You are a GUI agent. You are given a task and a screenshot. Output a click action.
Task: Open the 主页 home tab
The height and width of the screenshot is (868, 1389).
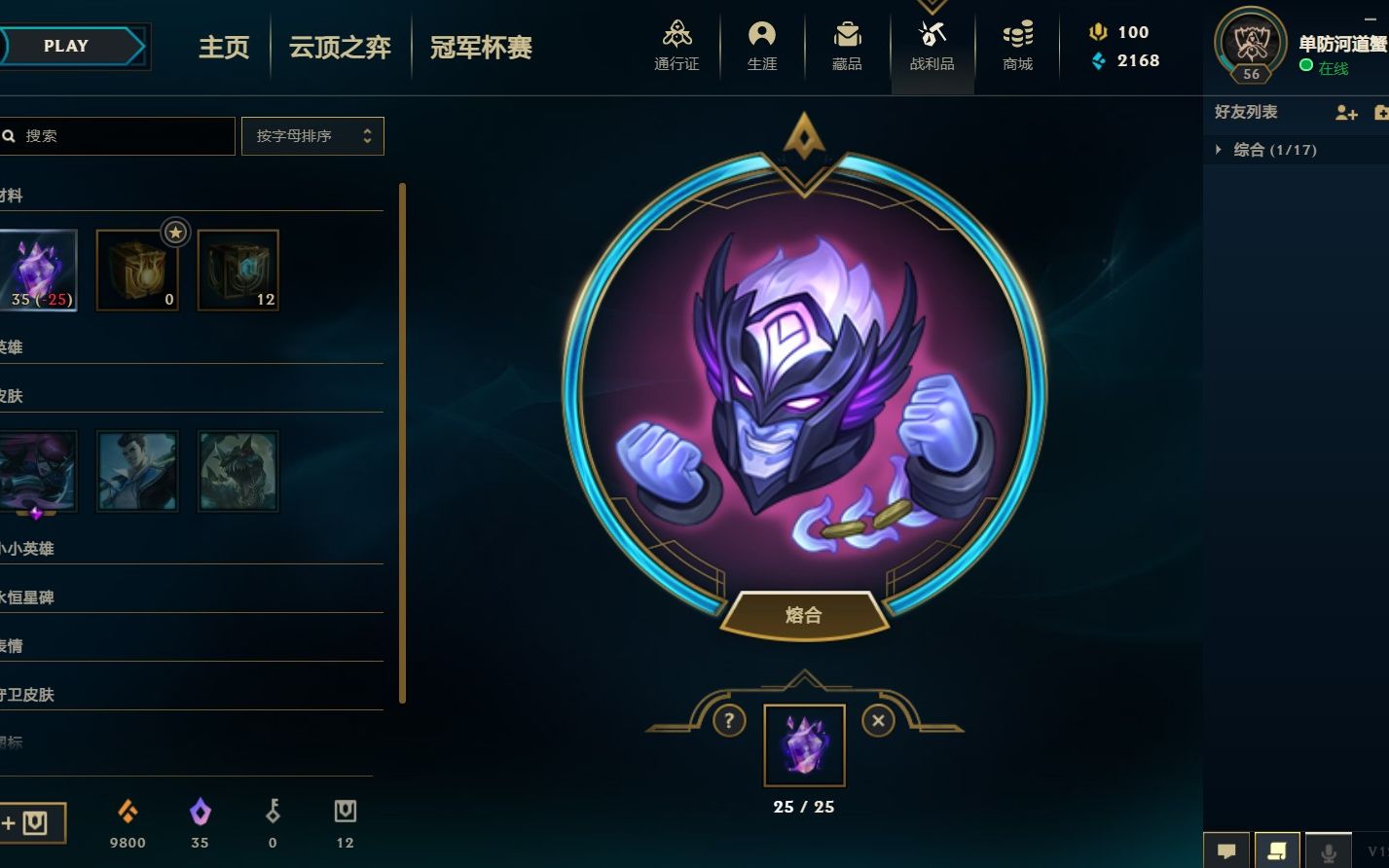pyautogui.click(x=224, y=48)
